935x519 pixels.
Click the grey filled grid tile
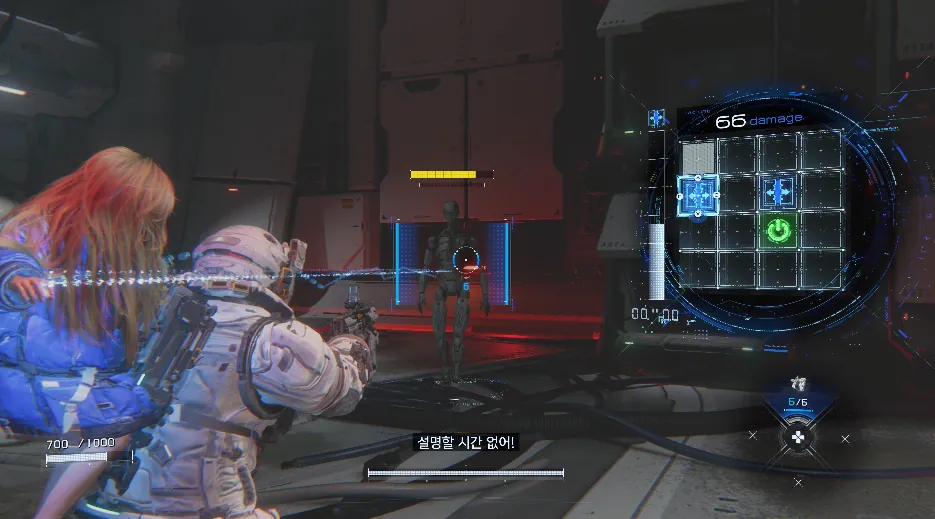pos(698,155)
